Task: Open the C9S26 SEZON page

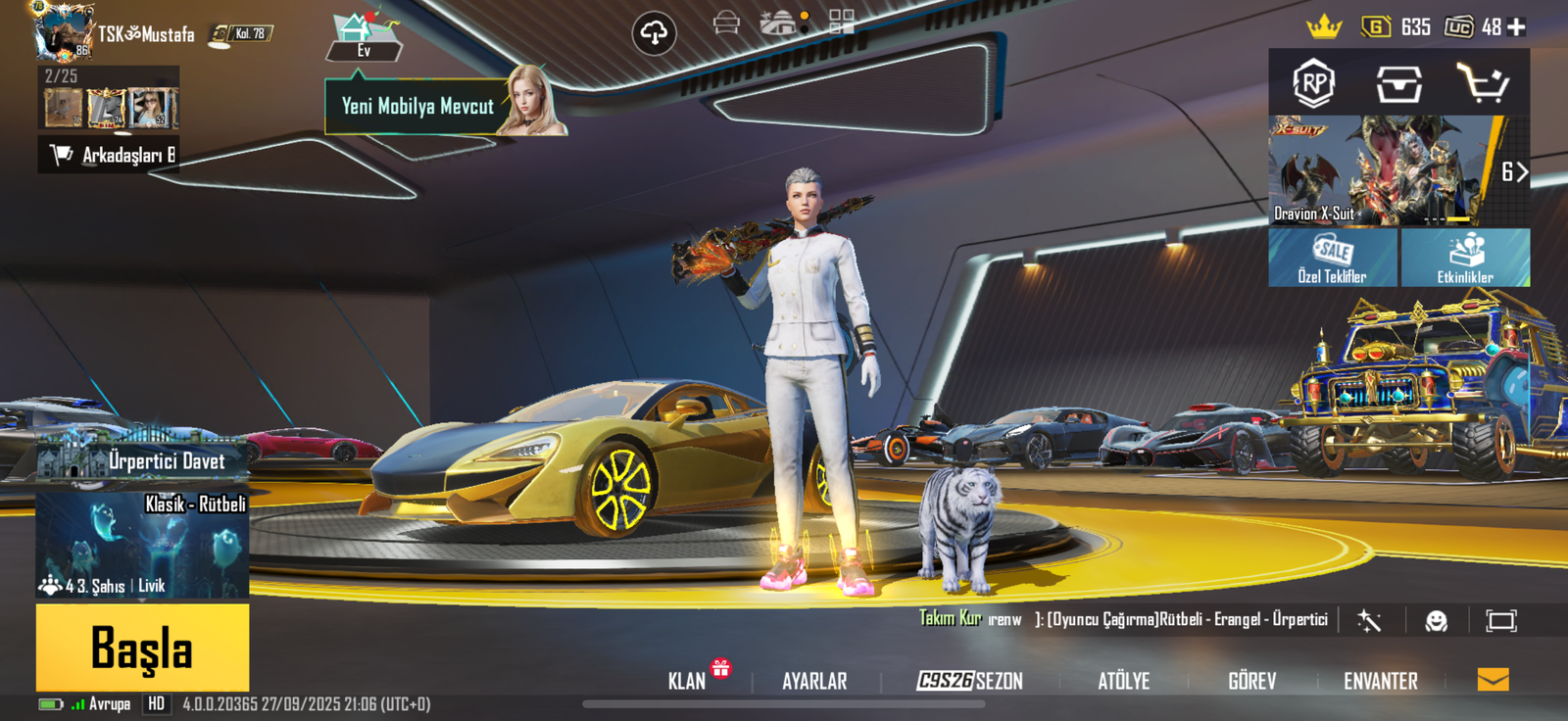Action: [969, 681]
